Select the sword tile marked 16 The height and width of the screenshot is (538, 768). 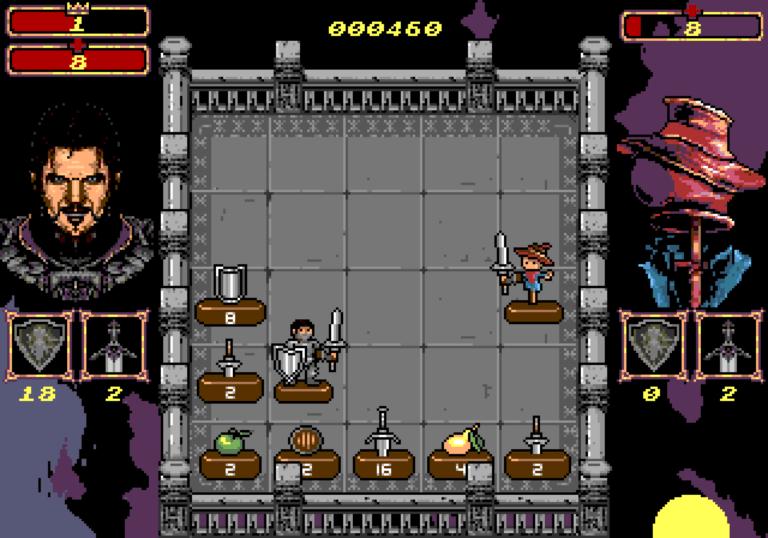coord(382,449)
